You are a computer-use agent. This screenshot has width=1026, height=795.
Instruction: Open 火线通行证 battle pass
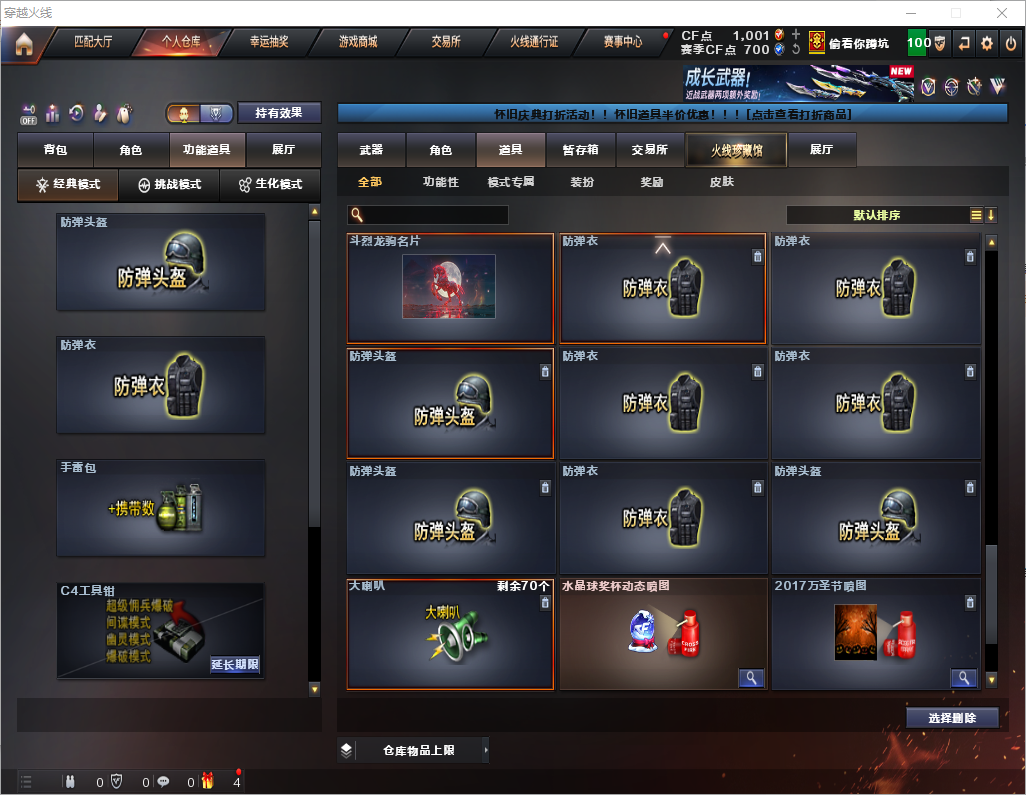point(534,43)
